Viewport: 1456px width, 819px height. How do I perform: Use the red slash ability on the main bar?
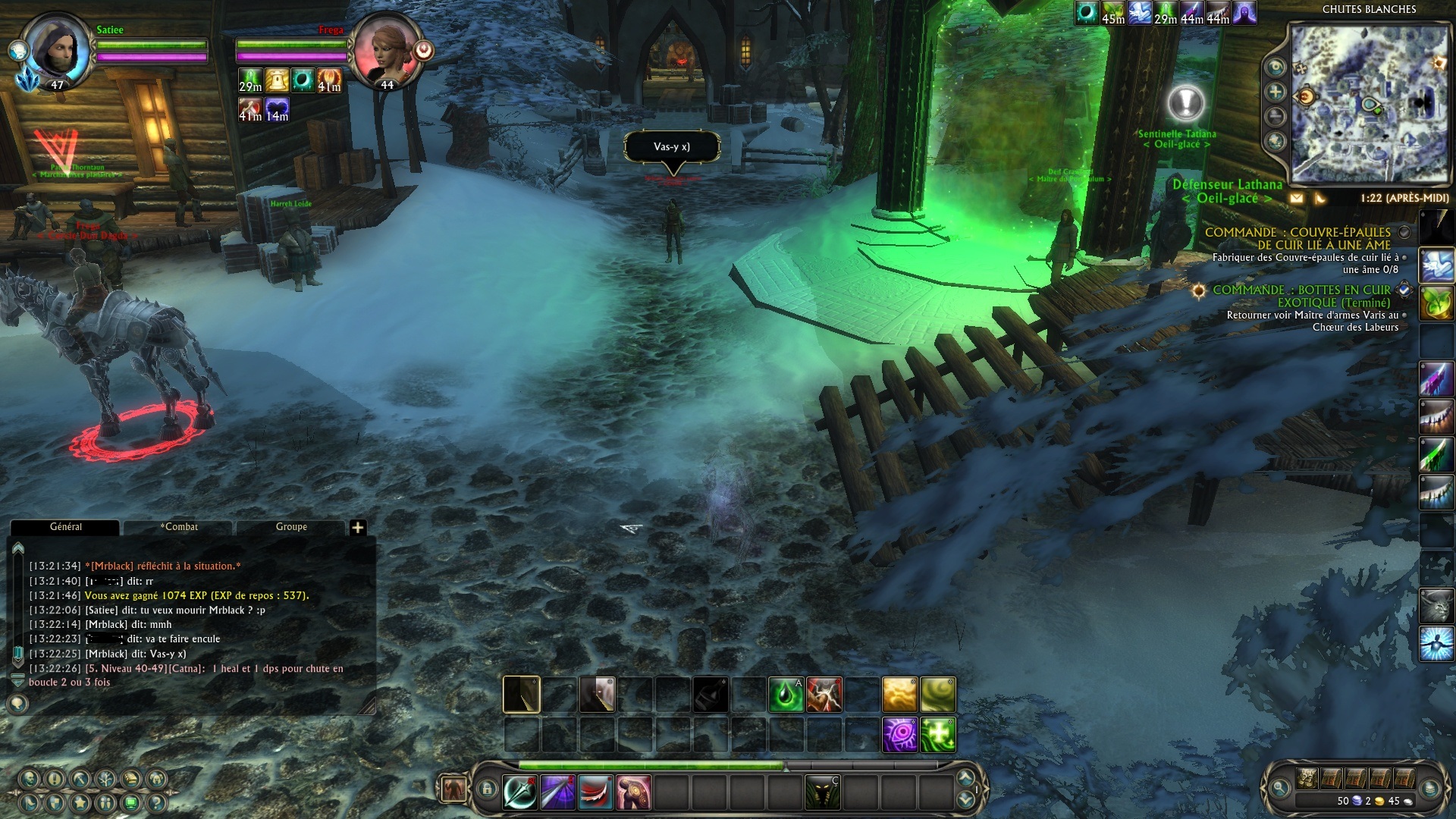pos(596,793)
